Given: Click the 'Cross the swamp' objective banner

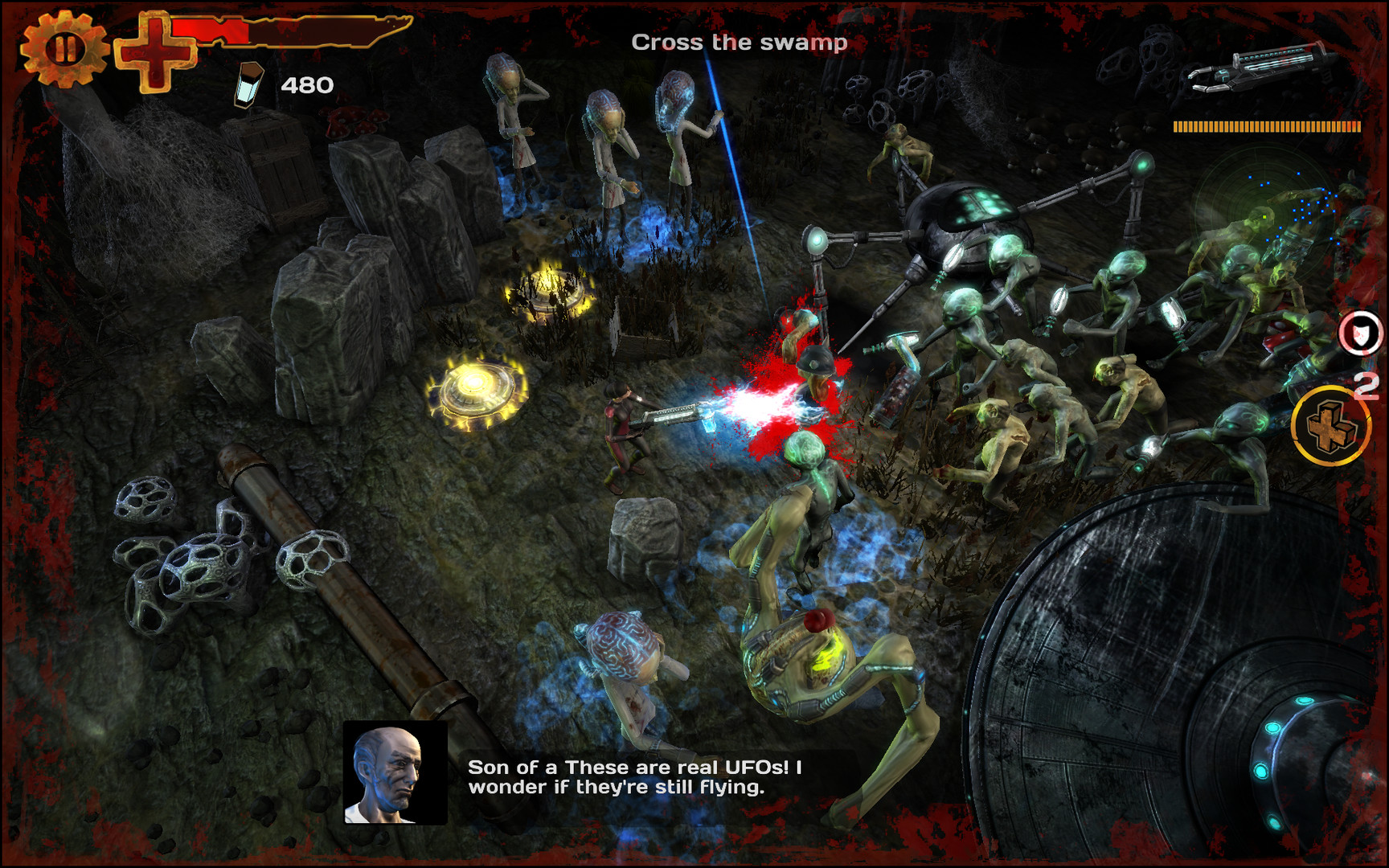Looking at the screenshot, I should [740, 40].
